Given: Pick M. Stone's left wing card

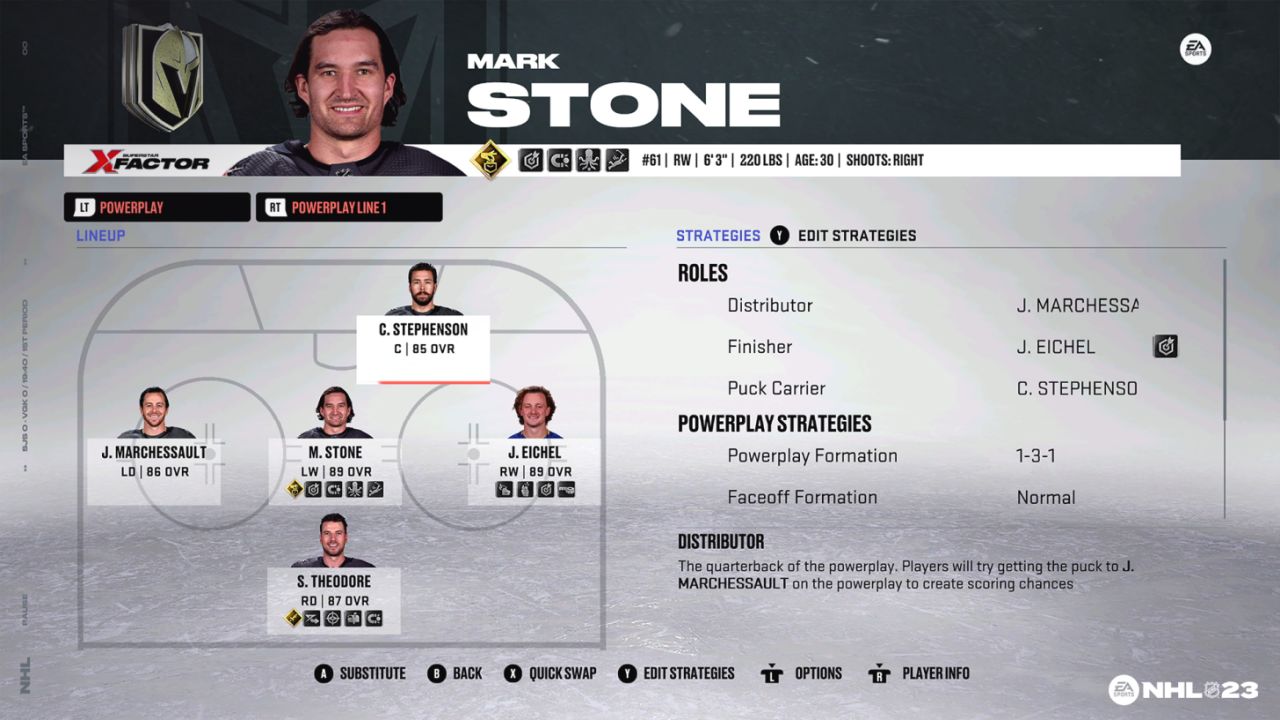Looking at the screenshot, I should [335, 460].
